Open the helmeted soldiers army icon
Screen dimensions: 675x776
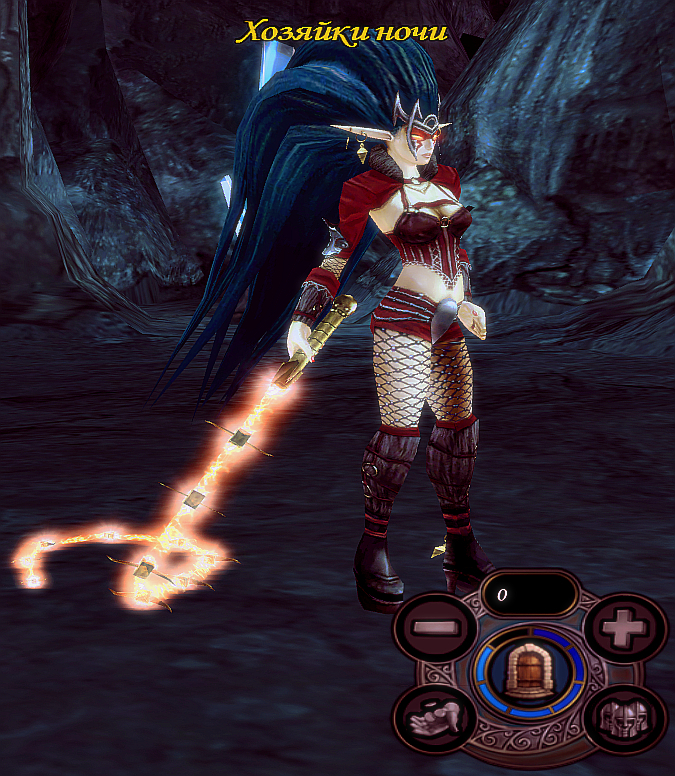pyautogui.click(x=625, y=717)
